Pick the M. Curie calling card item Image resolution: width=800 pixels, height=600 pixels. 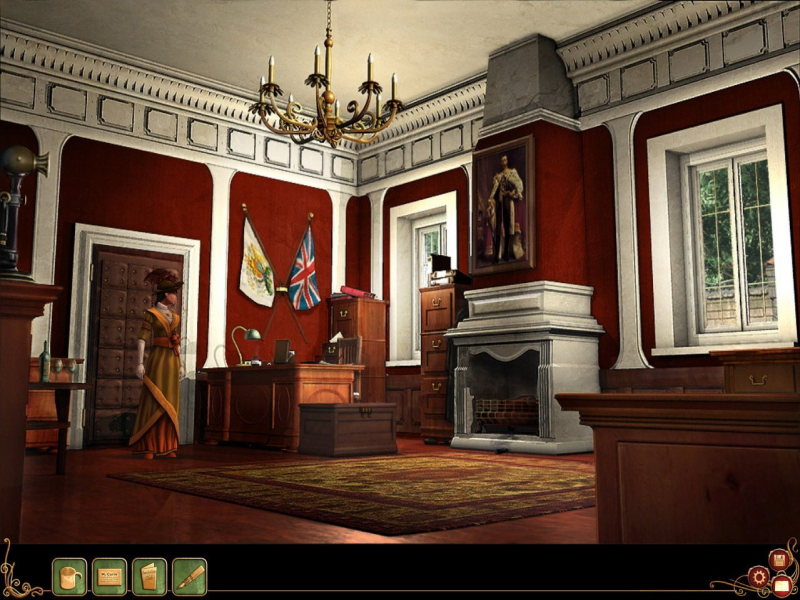(109, 576)
